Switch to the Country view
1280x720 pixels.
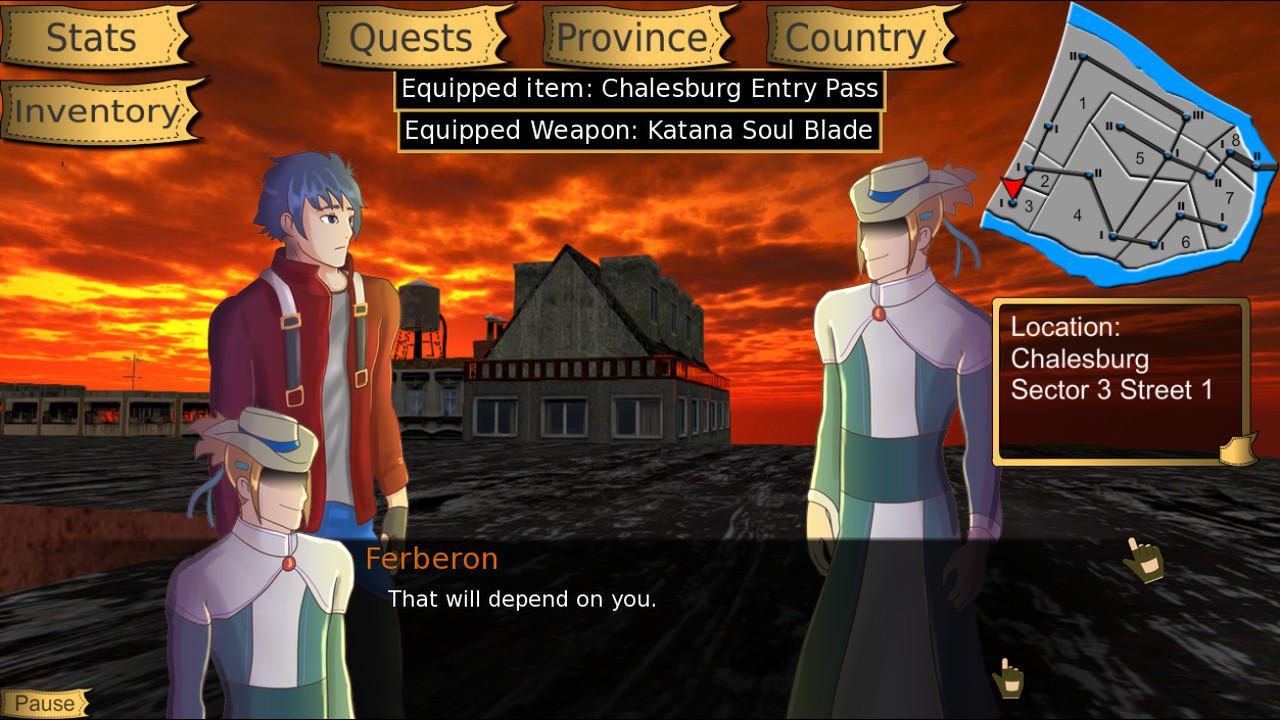point(856,38)
